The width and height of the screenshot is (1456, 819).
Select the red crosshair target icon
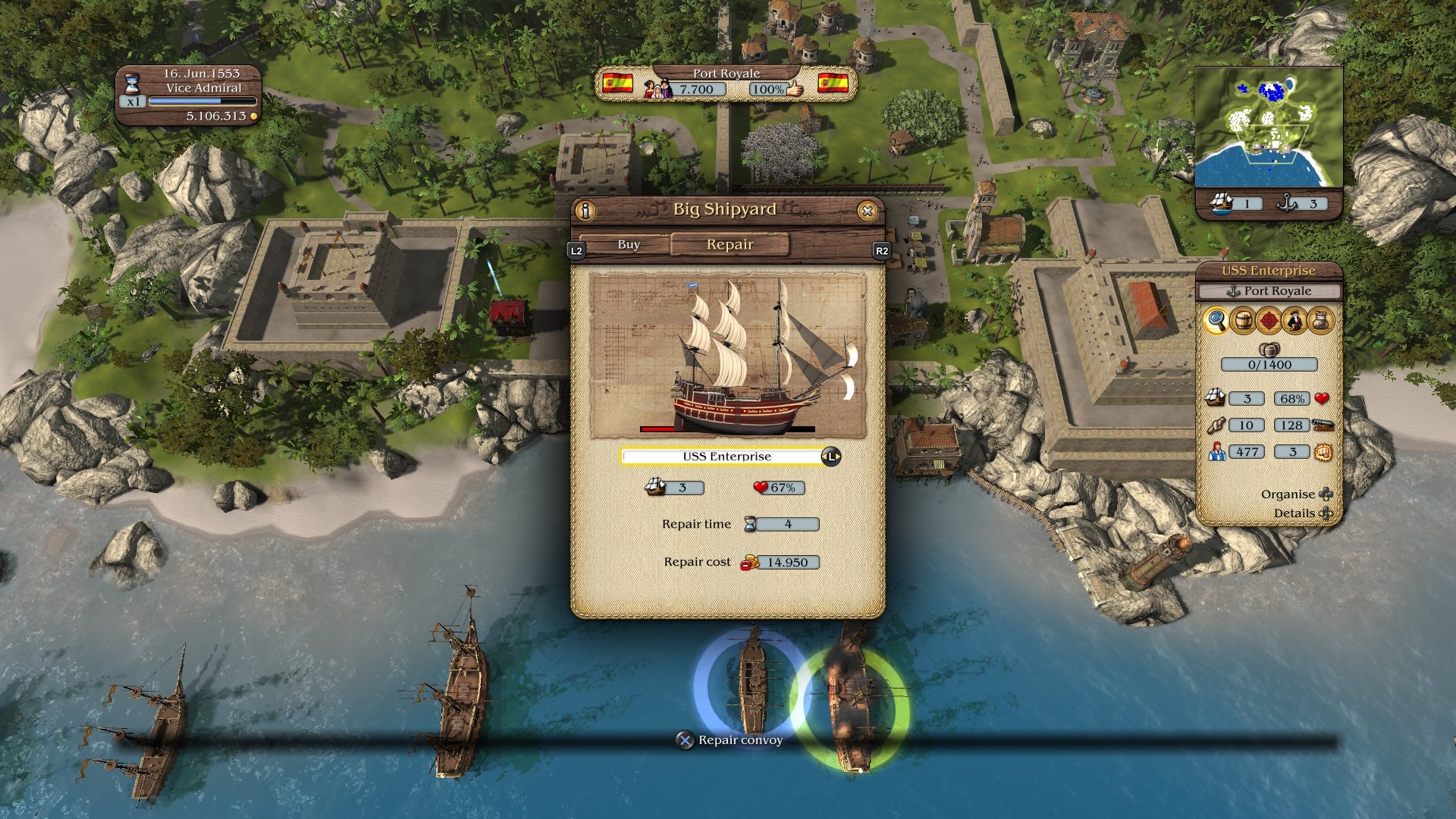click(1270, 321)
